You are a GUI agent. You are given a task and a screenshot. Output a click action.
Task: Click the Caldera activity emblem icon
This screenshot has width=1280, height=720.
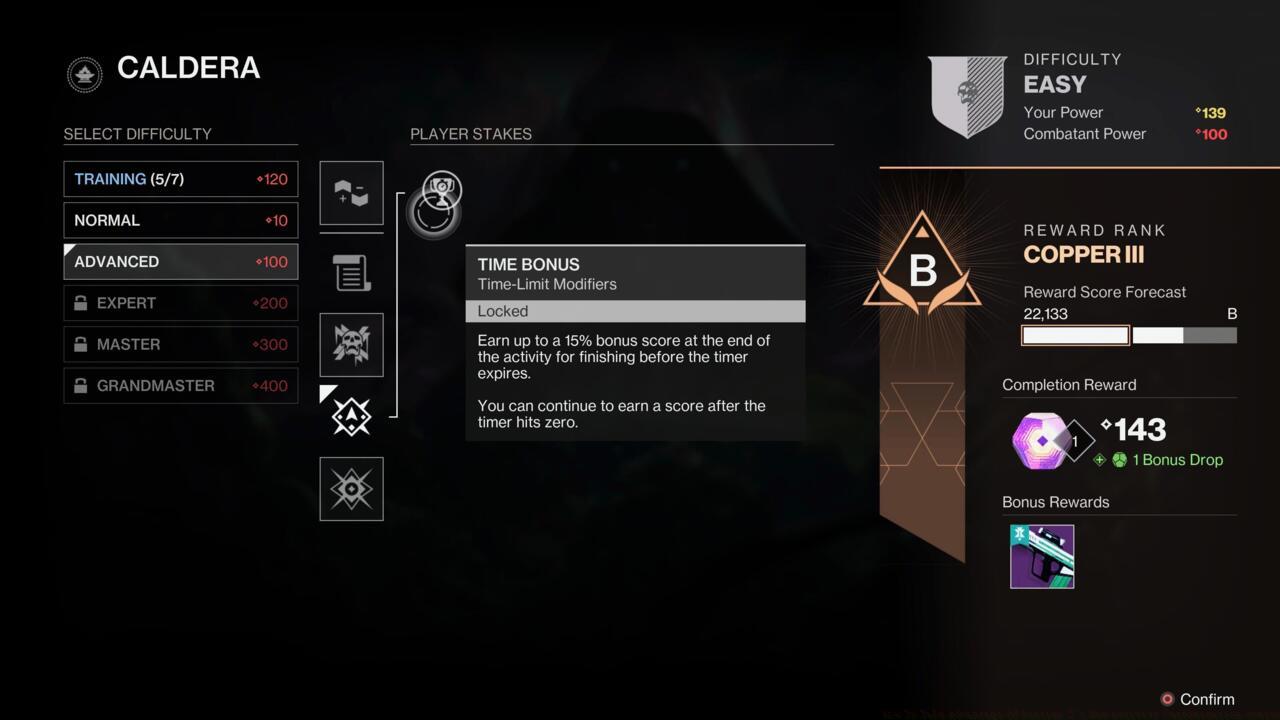point(85,74)
